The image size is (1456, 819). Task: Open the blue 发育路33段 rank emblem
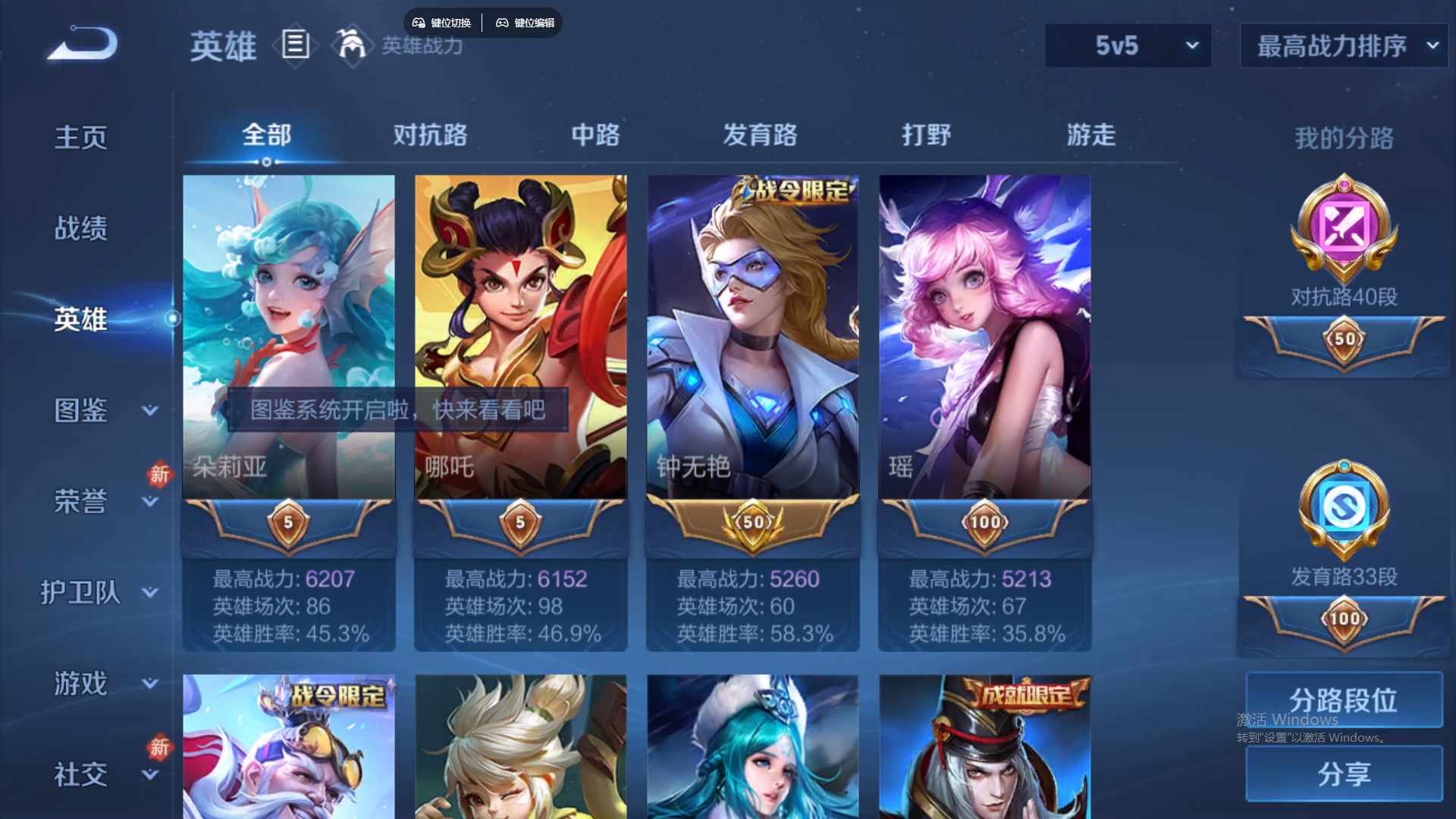[1344, 510]
